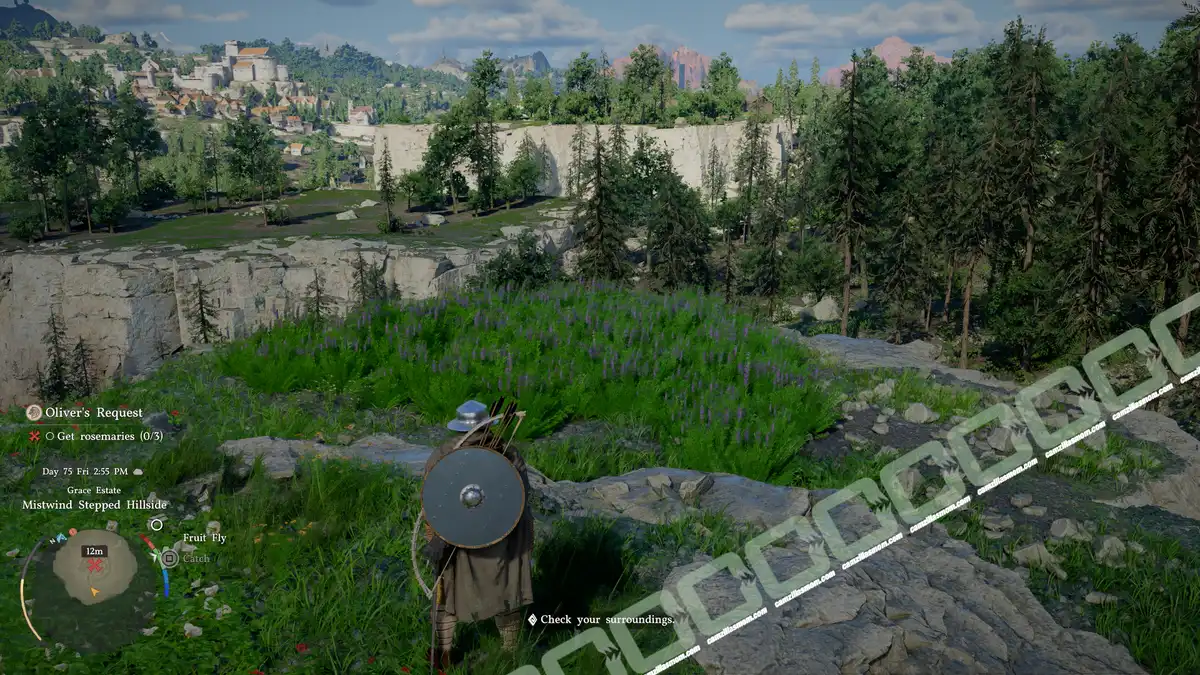The image size is (1200, 675).
Task: Click the red X quest marker on minimap
Action: 95,566
